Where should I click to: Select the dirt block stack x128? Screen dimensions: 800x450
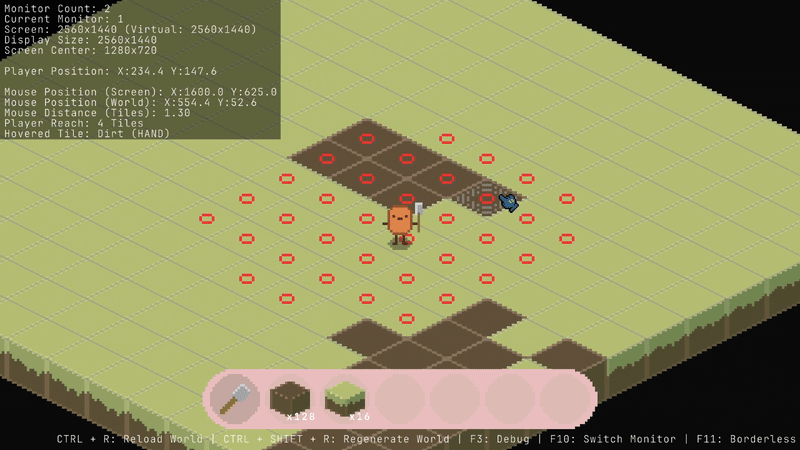coord(291,399)
